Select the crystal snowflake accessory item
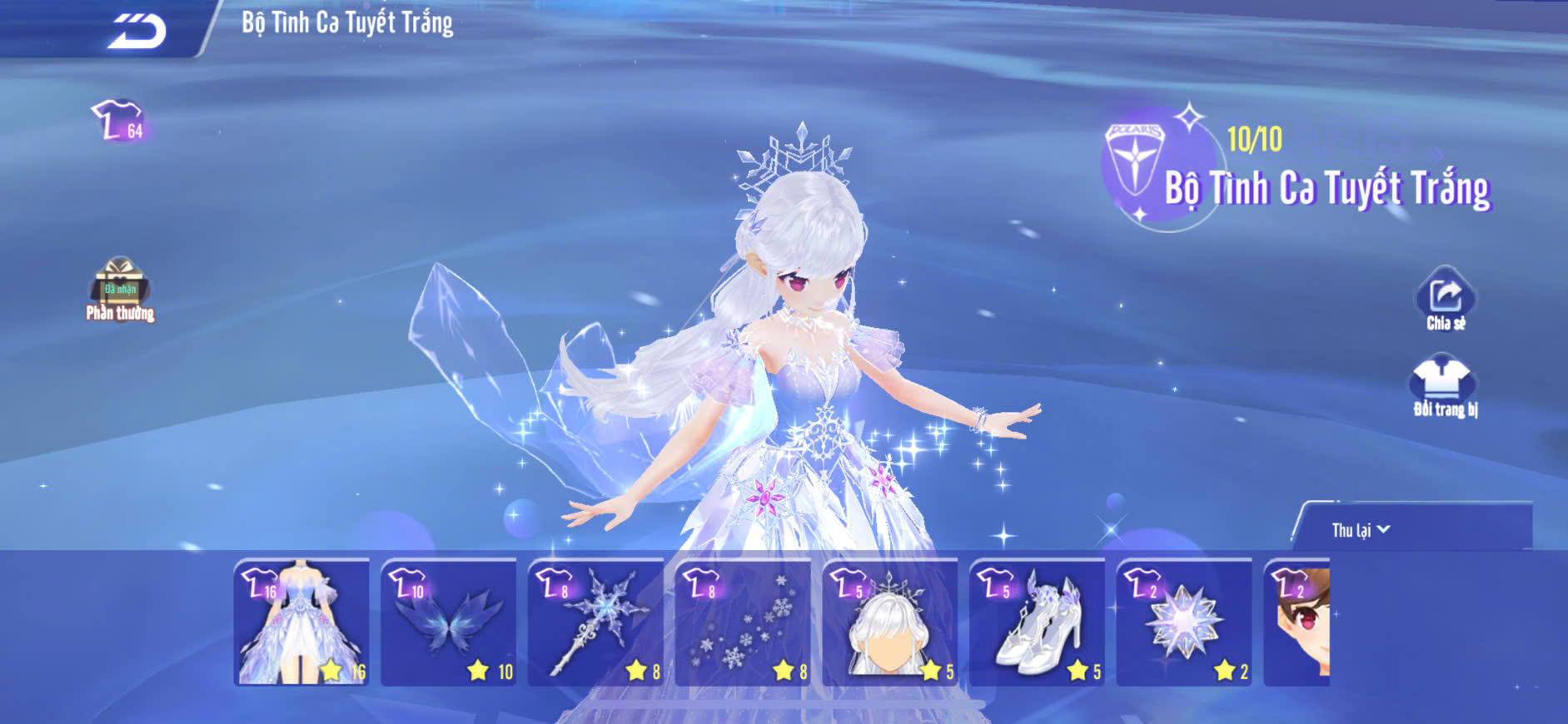 click(x=1183, y=622)
